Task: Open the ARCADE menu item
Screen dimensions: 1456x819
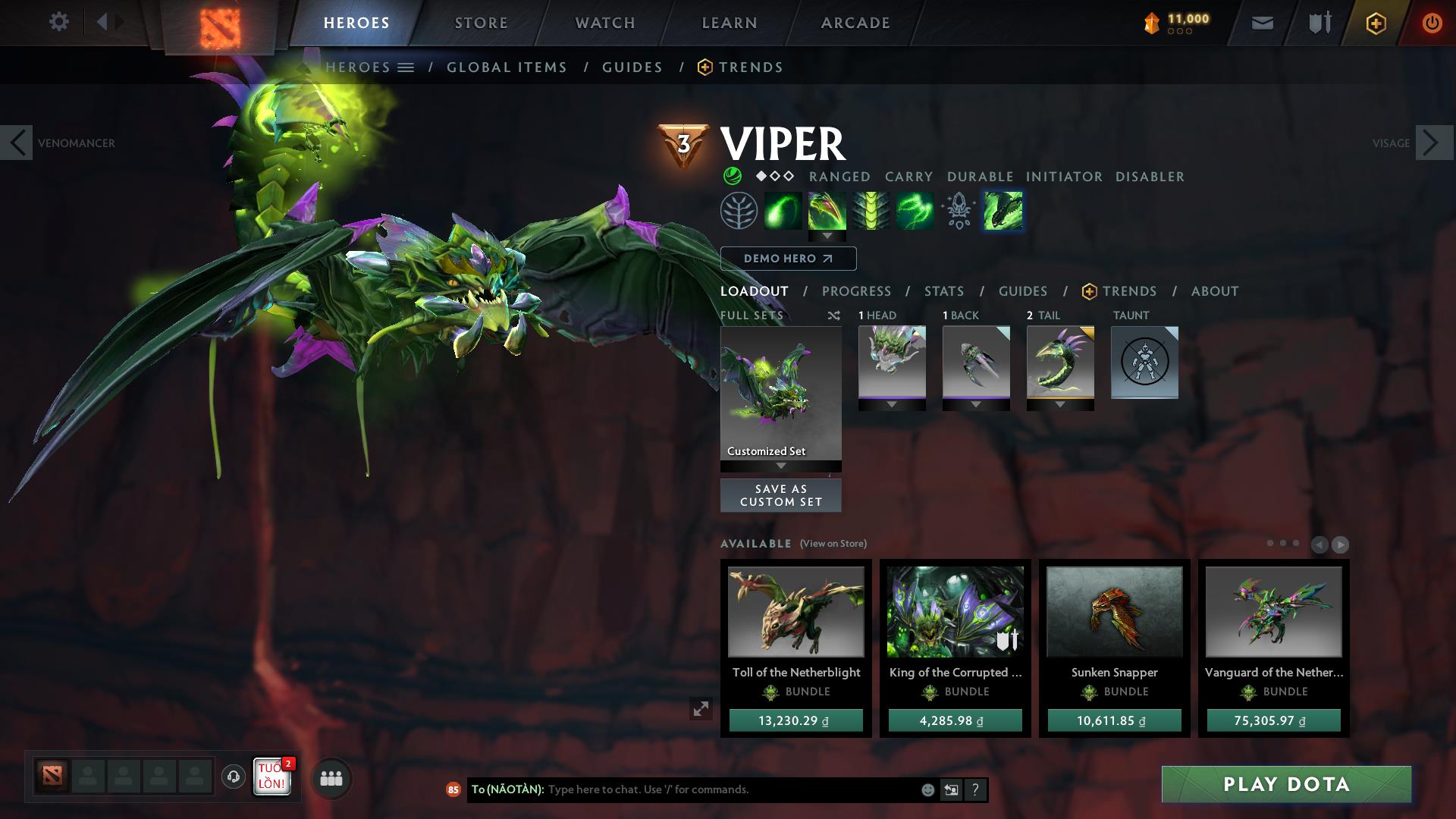Action: tap(855, 22)
